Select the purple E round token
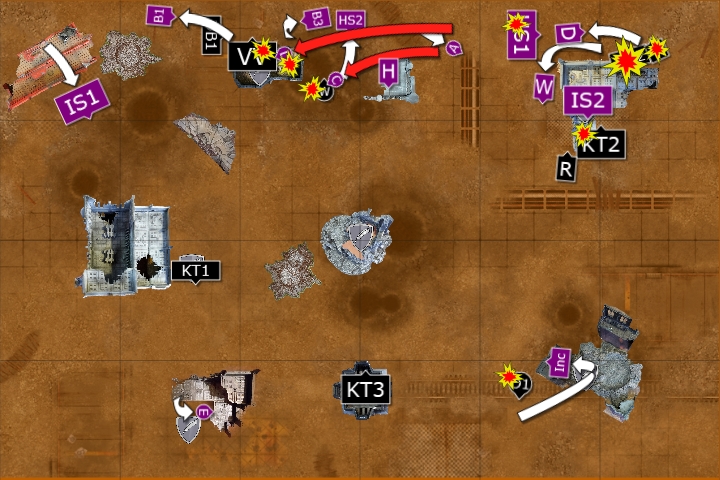 pos(203,412)
